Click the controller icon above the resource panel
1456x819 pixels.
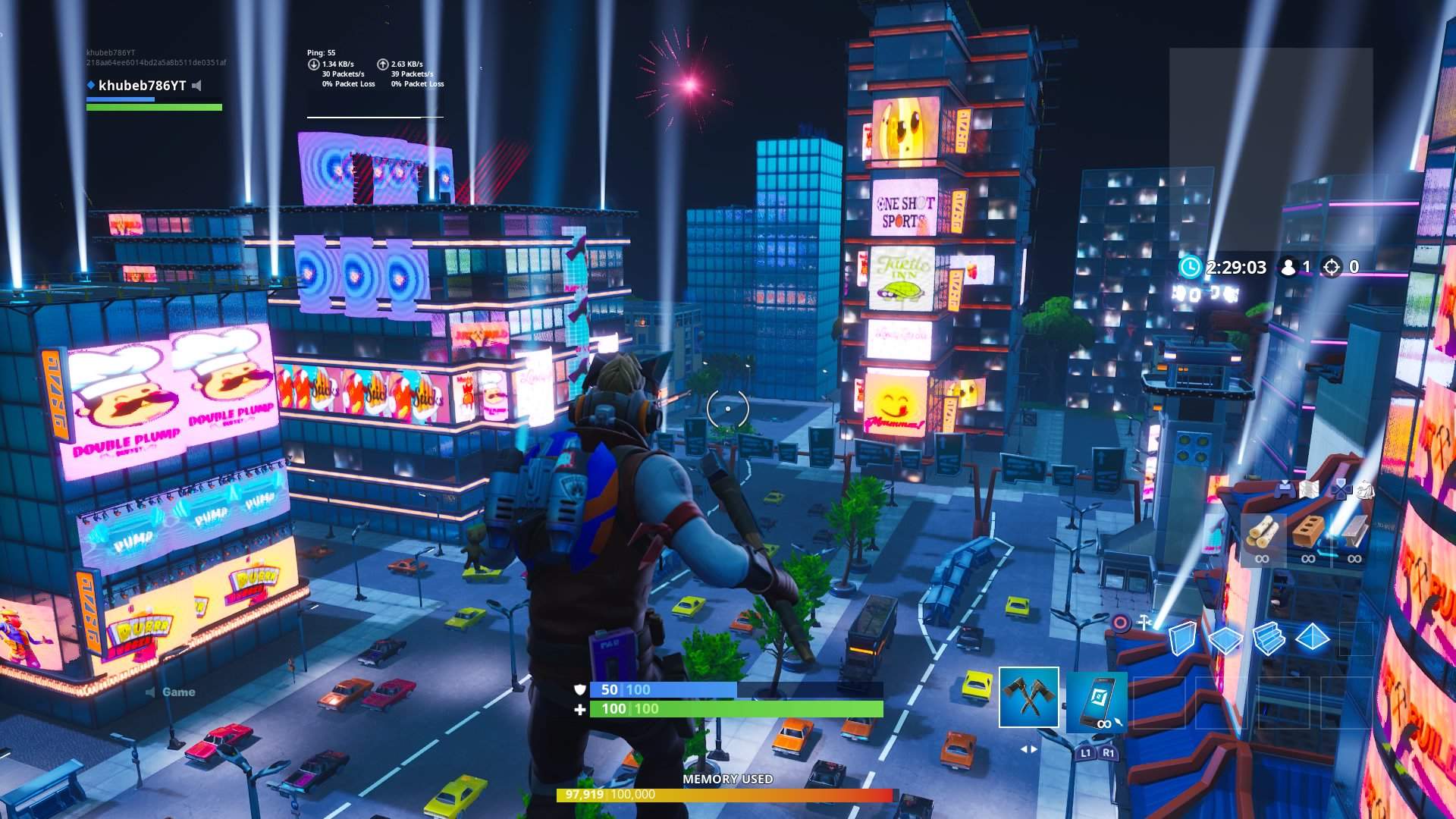(x=1285, y=491)
